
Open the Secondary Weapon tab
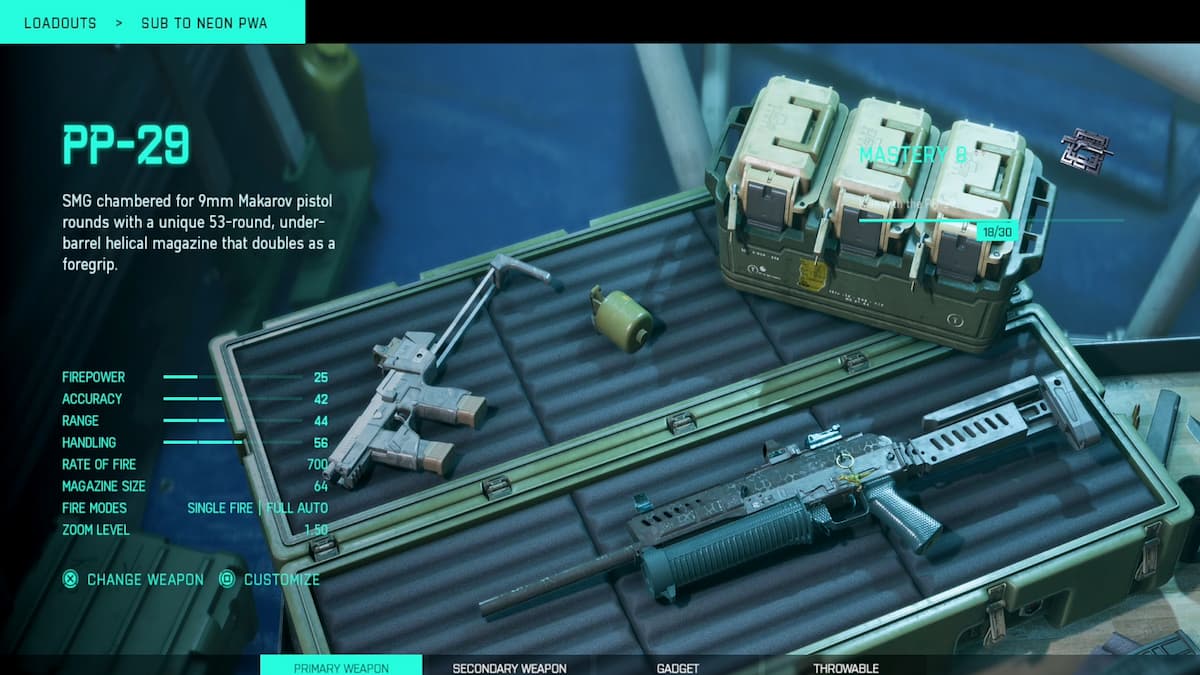pos(509,667)
